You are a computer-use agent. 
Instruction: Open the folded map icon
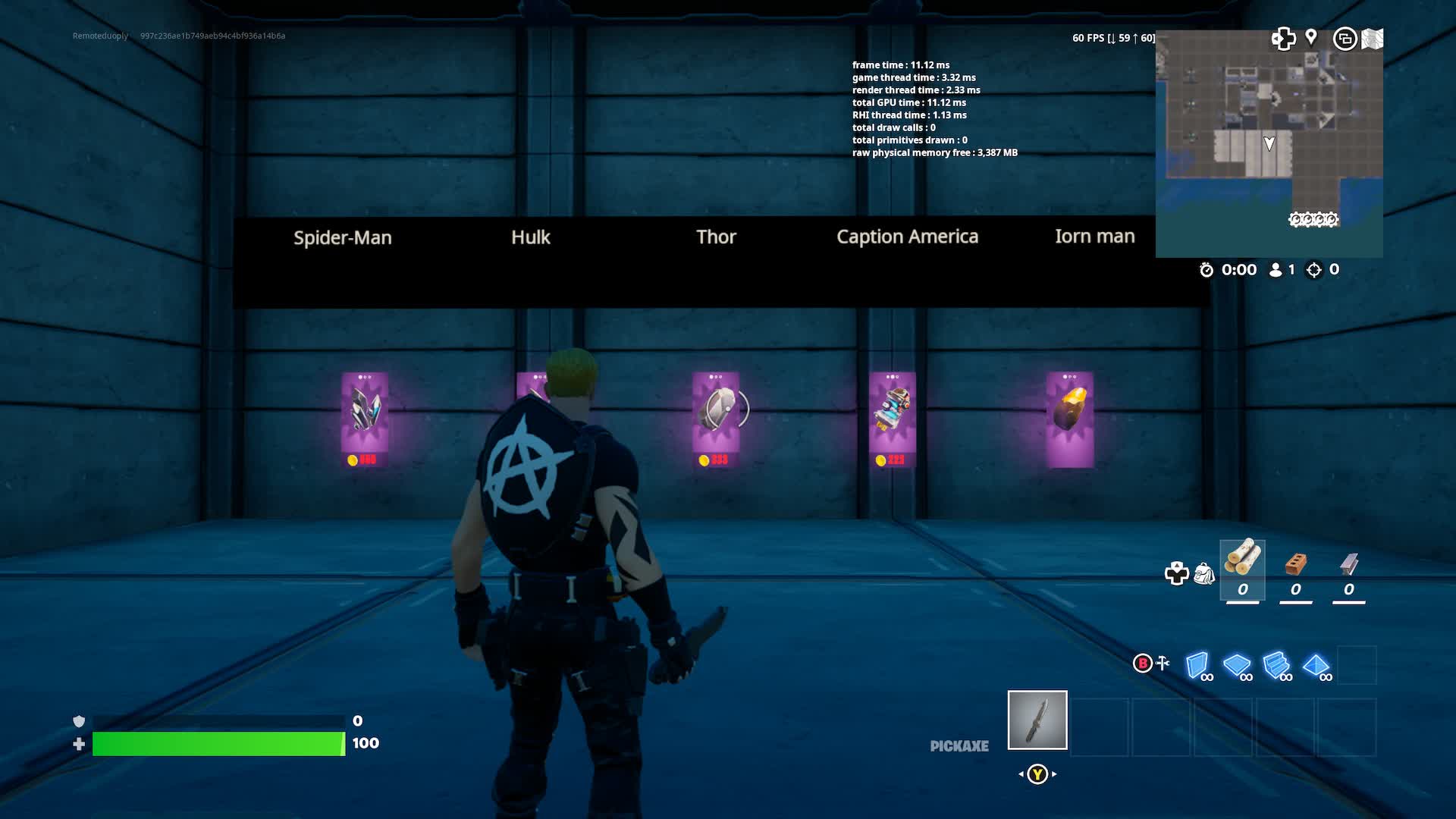(x=1372, y=39)
